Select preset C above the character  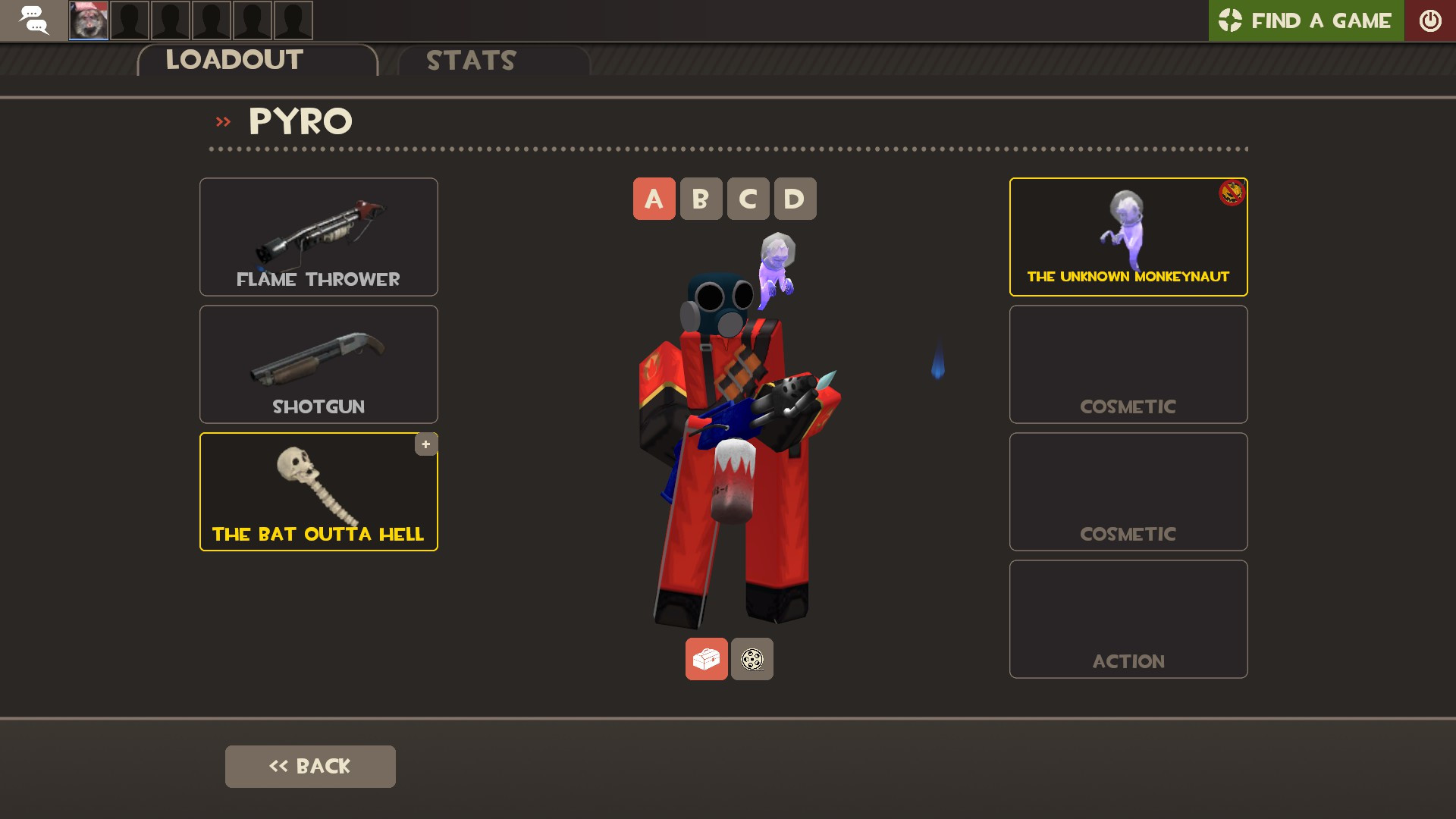coord(747,199)
